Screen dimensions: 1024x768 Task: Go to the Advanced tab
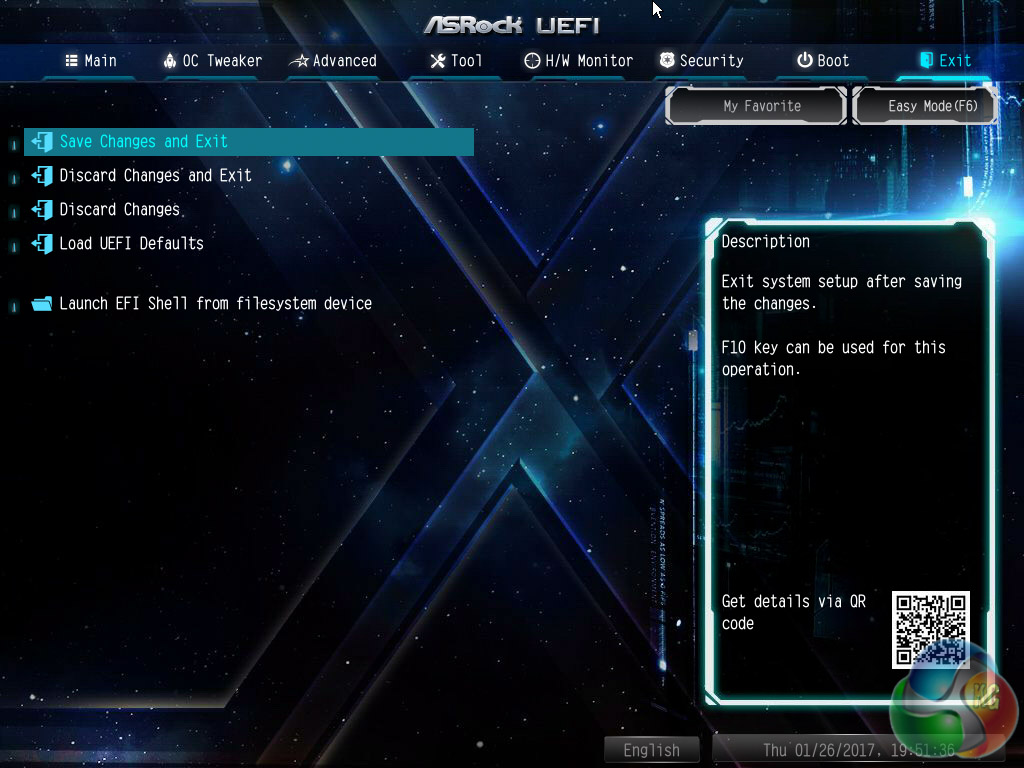333,60
